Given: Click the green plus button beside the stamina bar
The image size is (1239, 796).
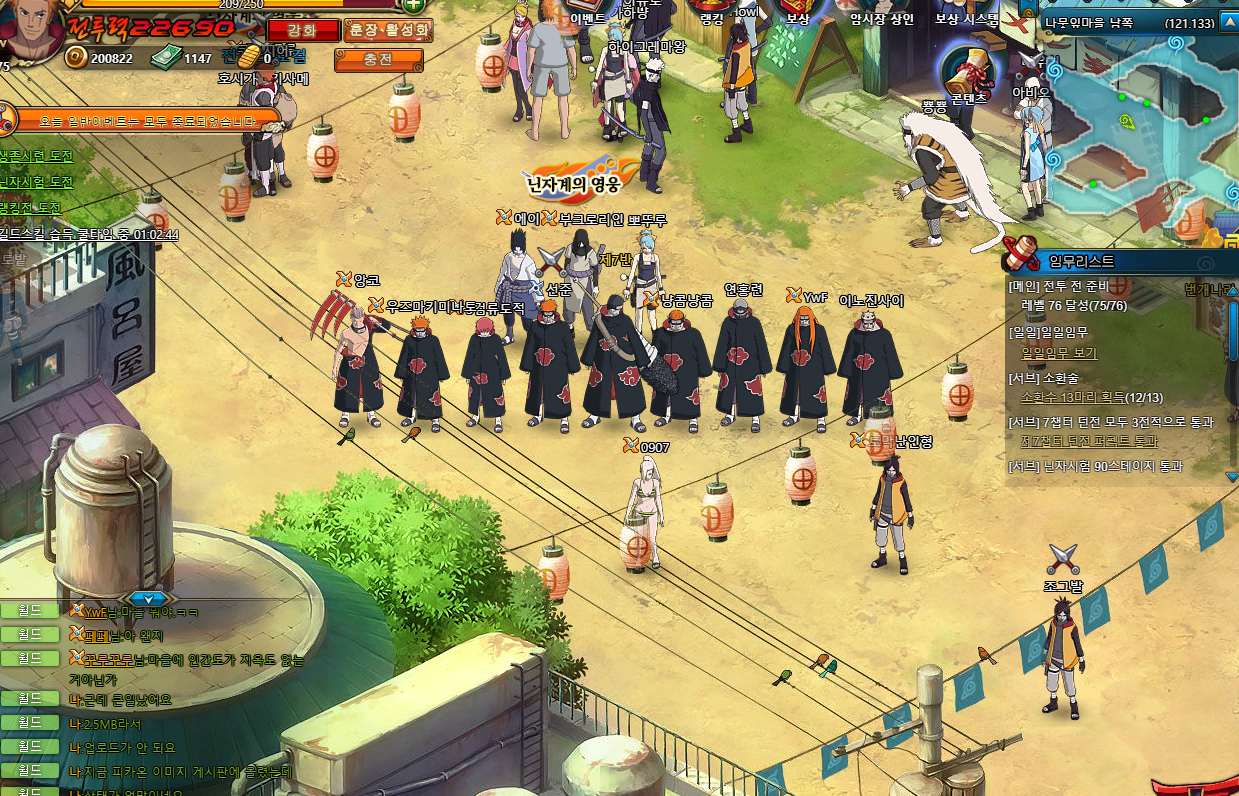Looking at the screenshot, I should coord(412,5).
